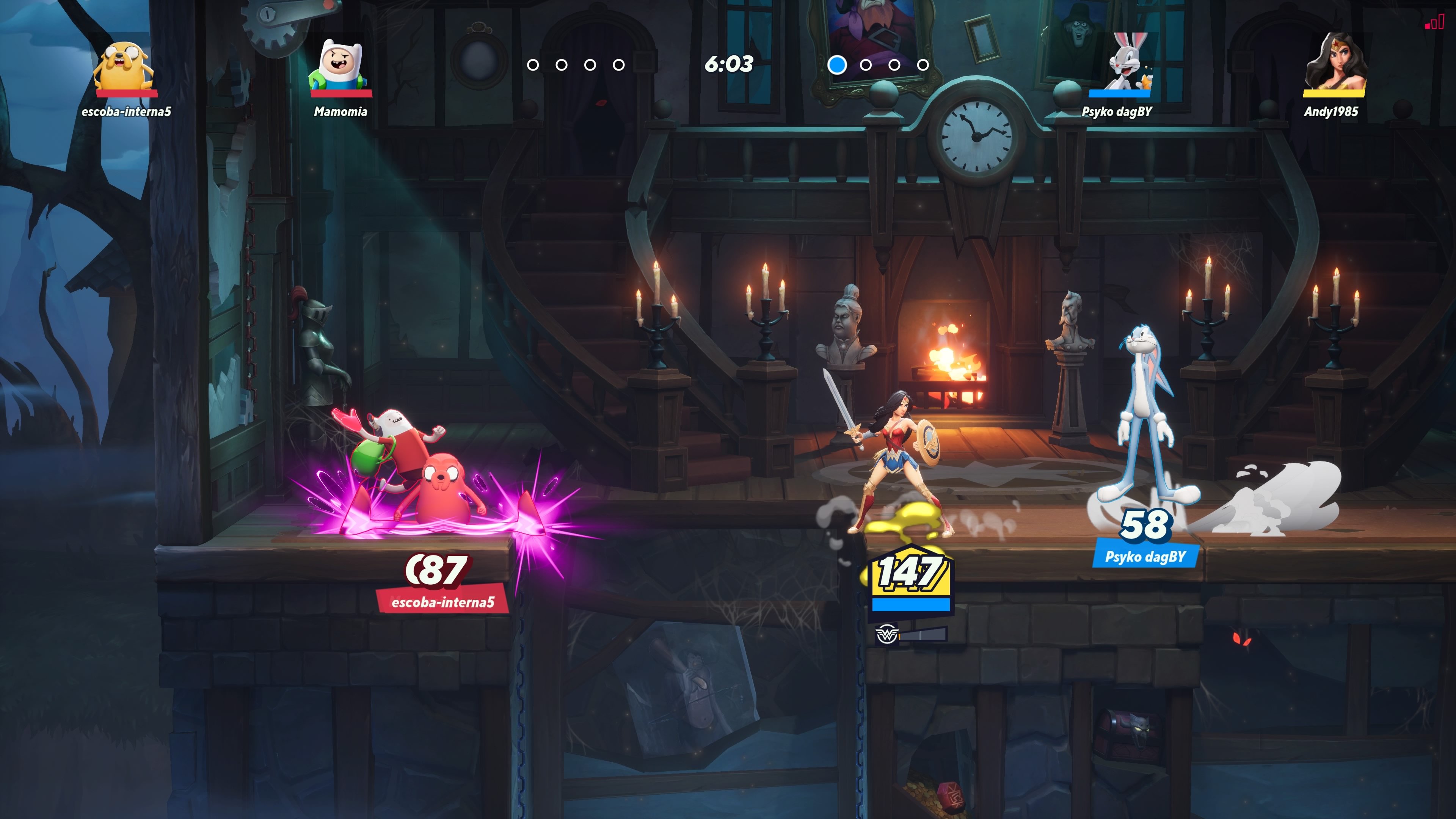Viewport: 1456px width, 819px height.
Task: Select Finn portrait for Mamomia
Action: (339, 66)
